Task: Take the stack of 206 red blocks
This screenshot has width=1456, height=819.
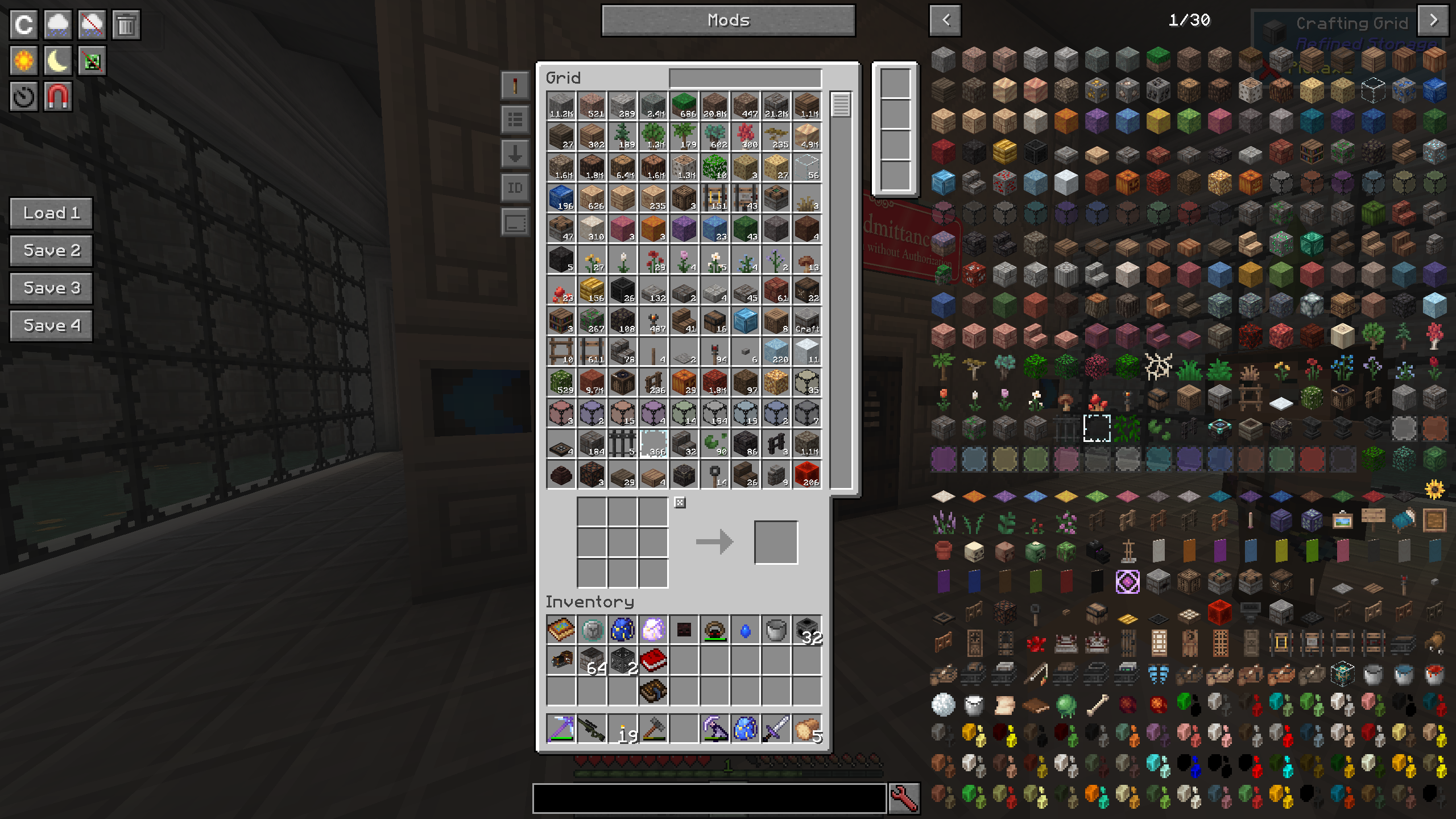Action: click(806, 474)
